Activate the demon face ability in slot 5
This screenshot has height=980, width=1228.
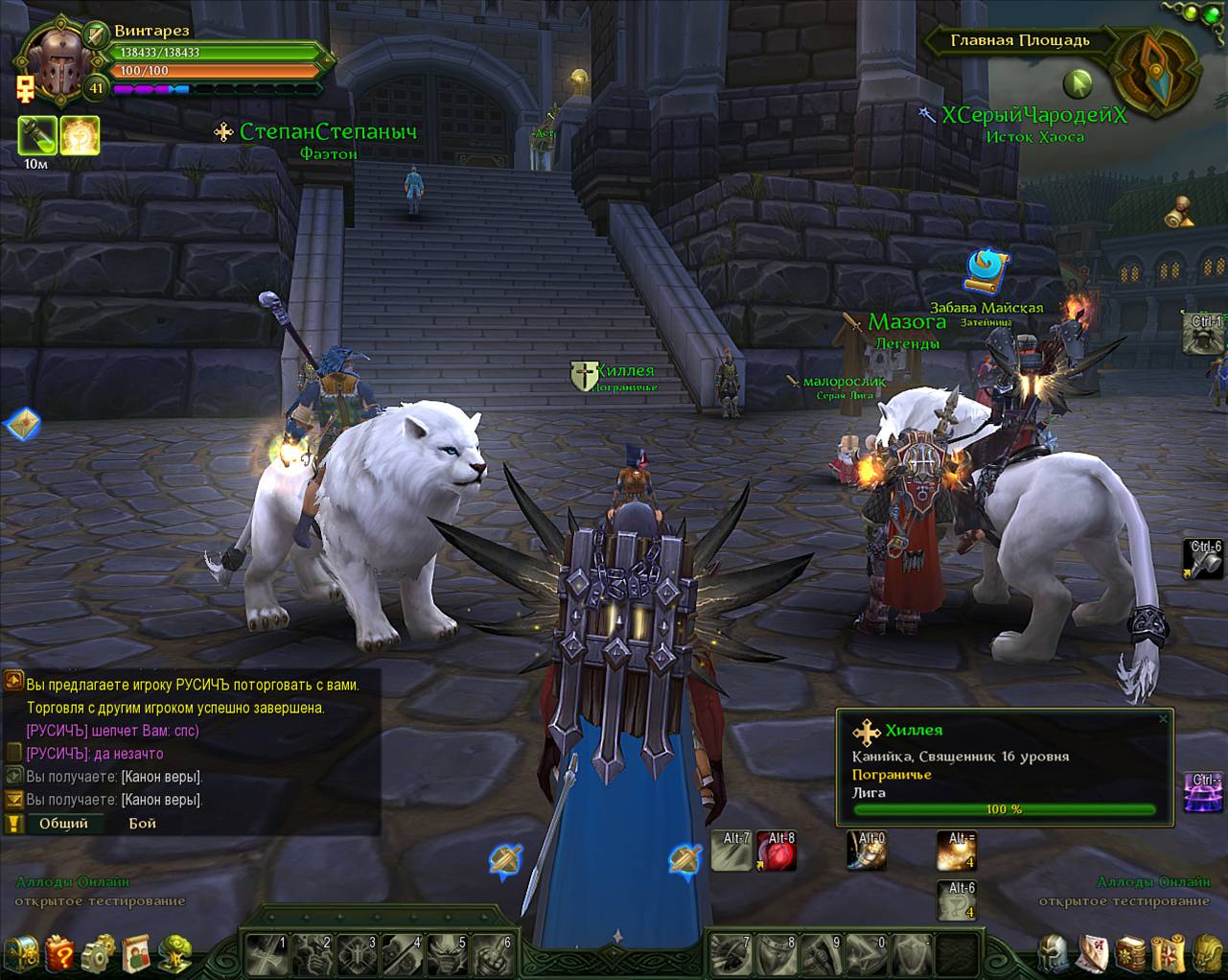(x=448, y=953)
